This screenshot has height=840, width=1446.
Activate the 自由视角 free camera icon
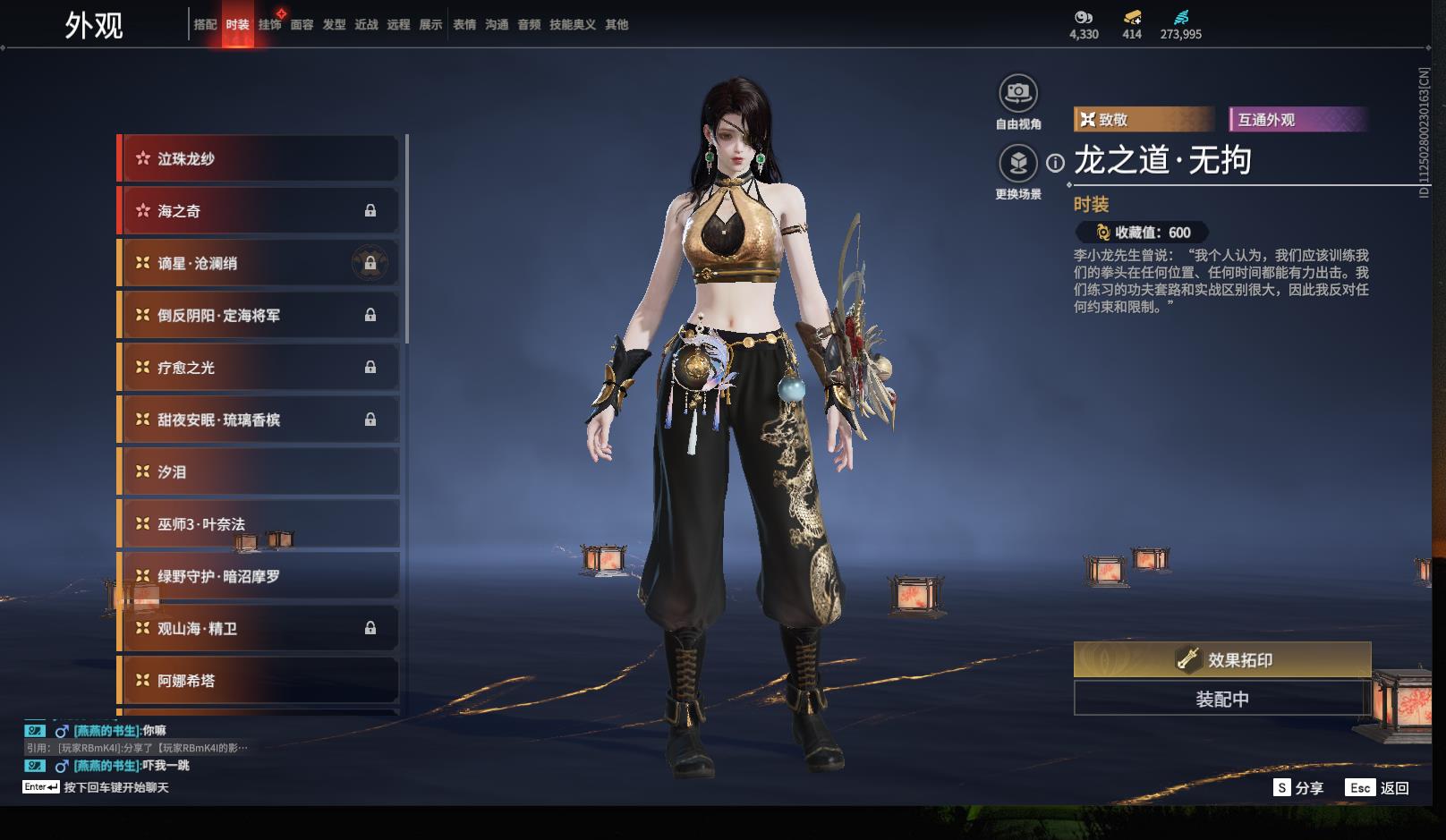(1018, 93)
